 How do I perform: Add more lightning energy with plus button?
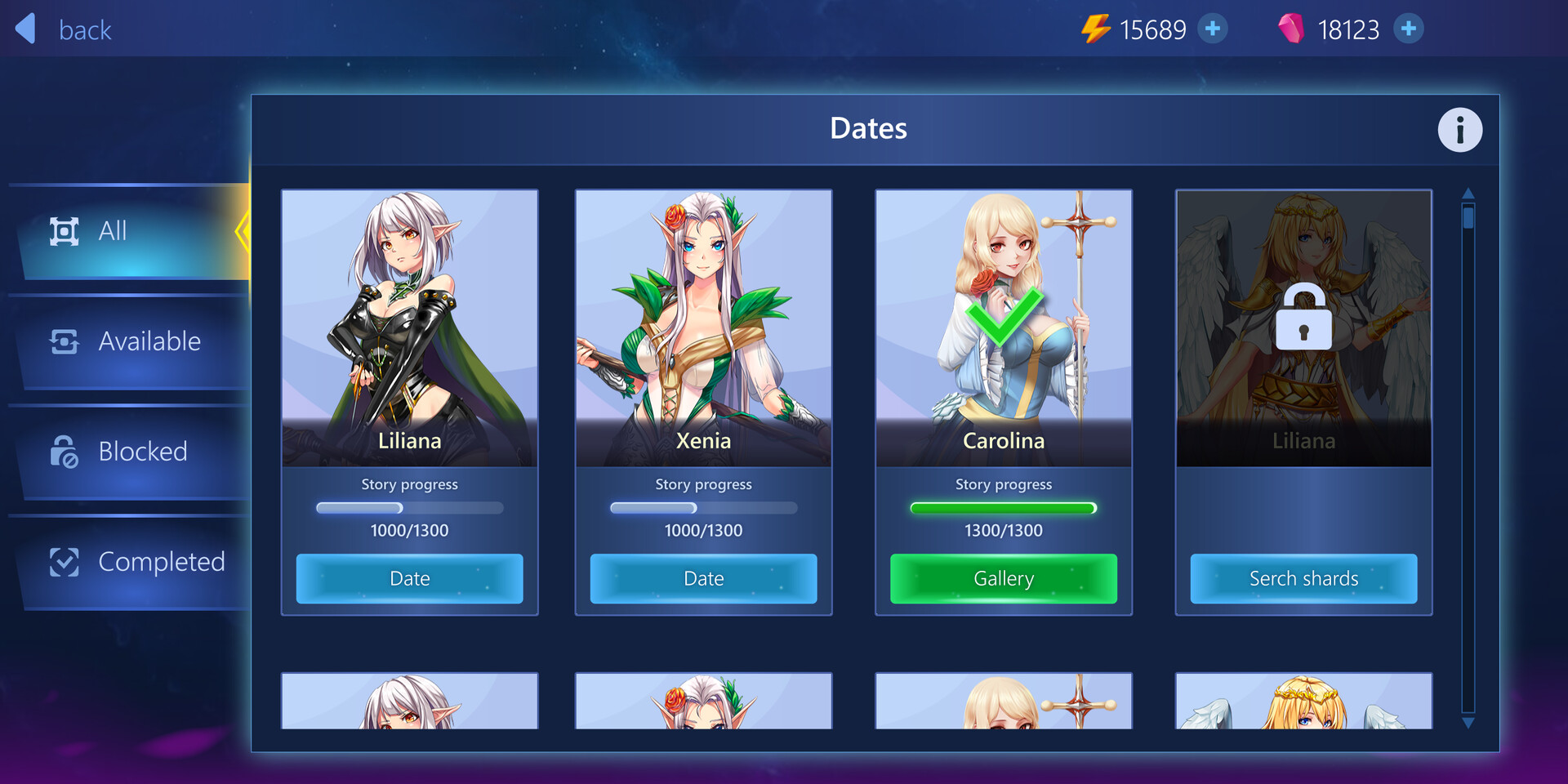click(1213, 29)
